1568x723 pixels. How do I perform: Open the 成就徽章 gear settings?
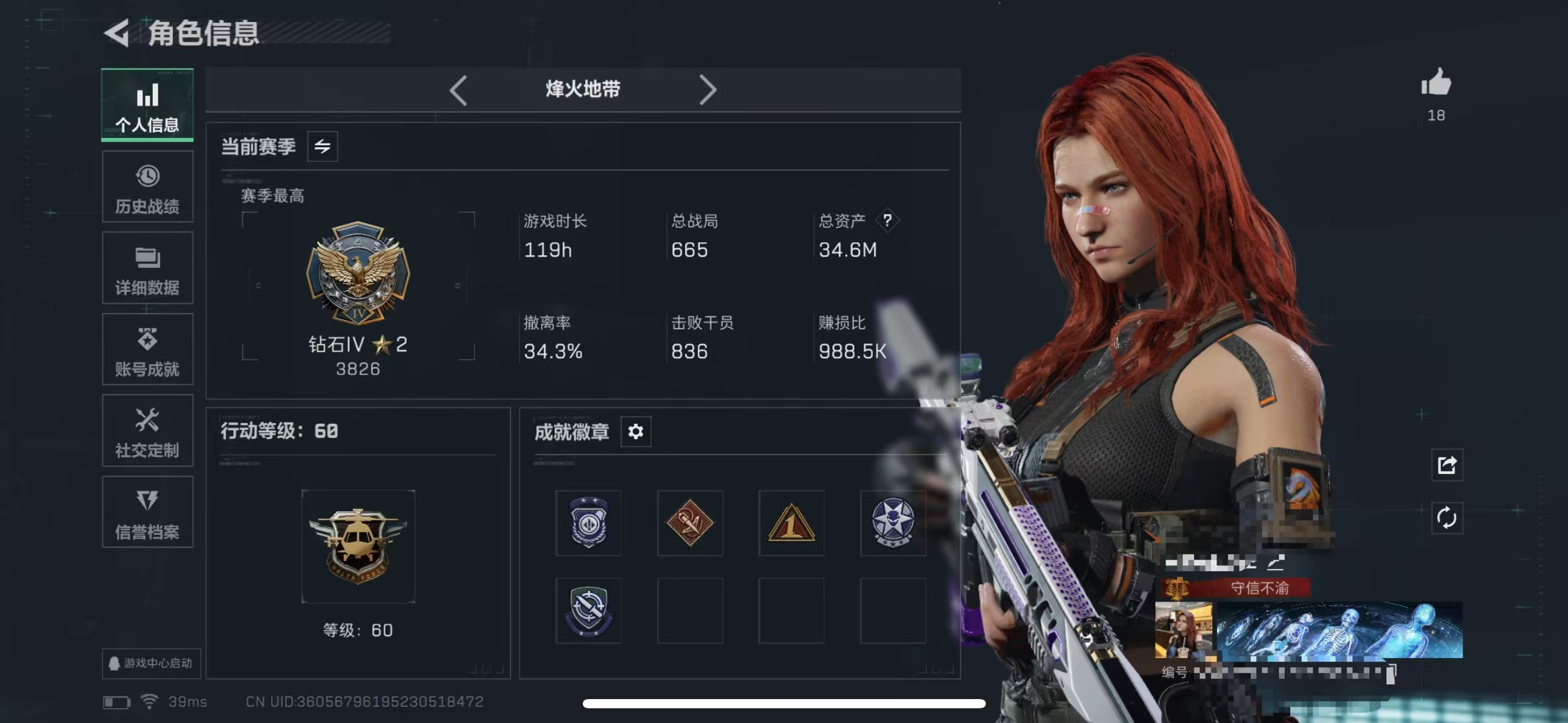pos(636,432)
